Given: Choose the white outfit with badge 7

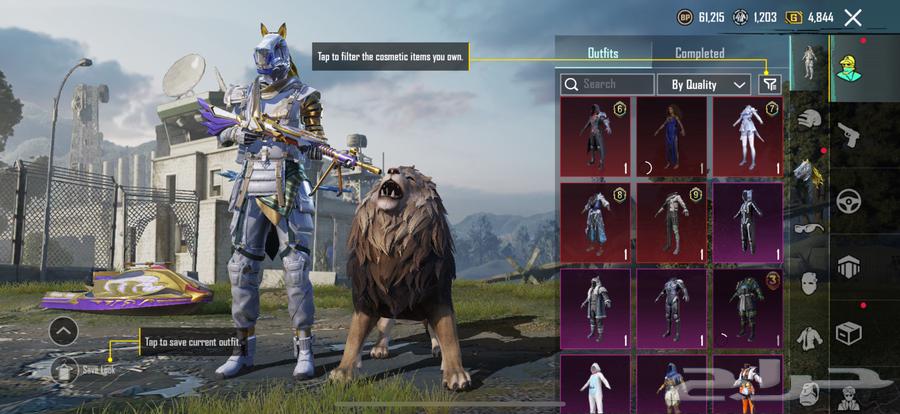Looking at the screenshot, I should pyautogui.click(x=747, y=136).
